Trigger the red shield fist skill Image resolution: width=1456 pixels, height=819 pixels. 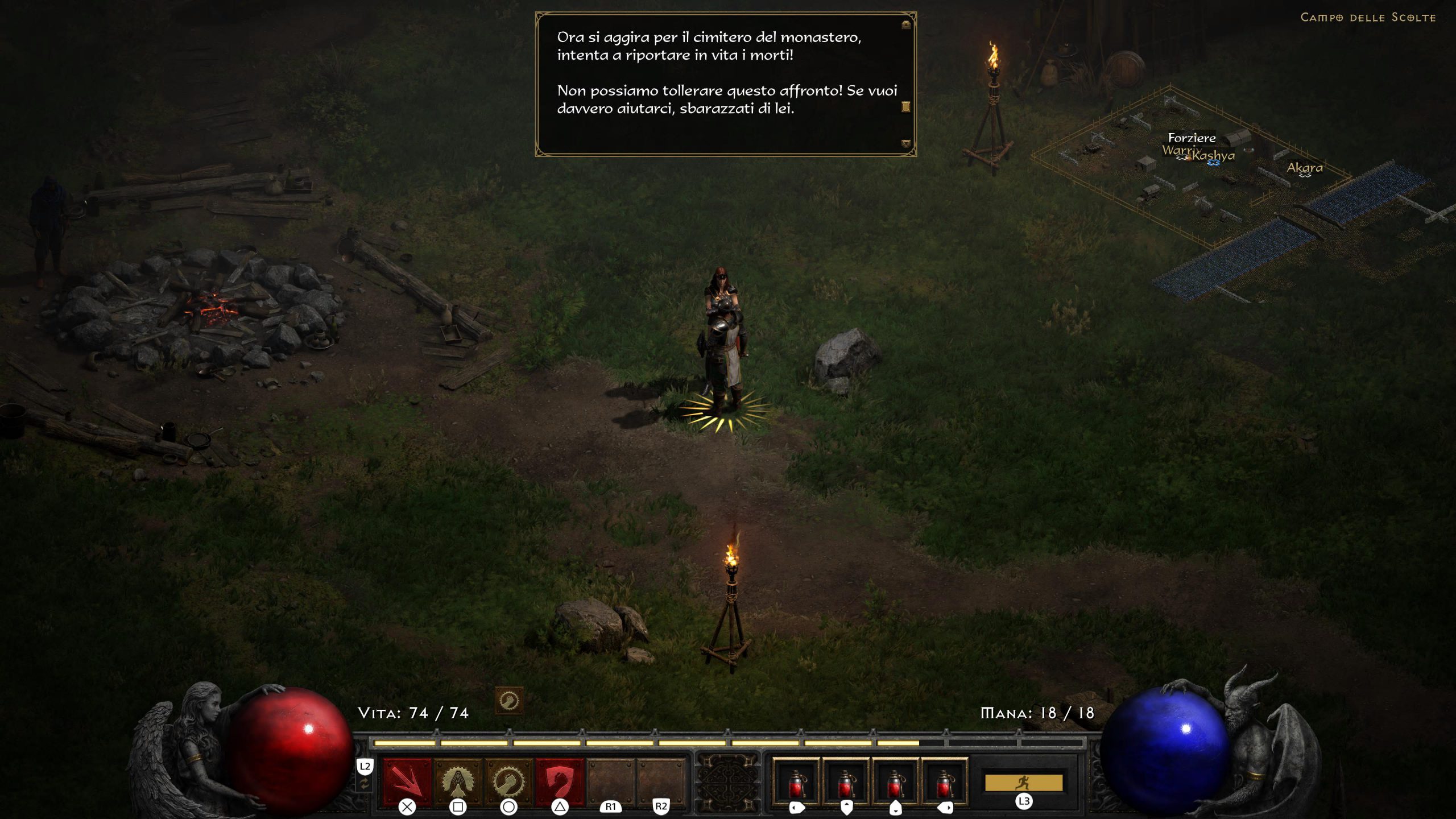pos(560,780)
